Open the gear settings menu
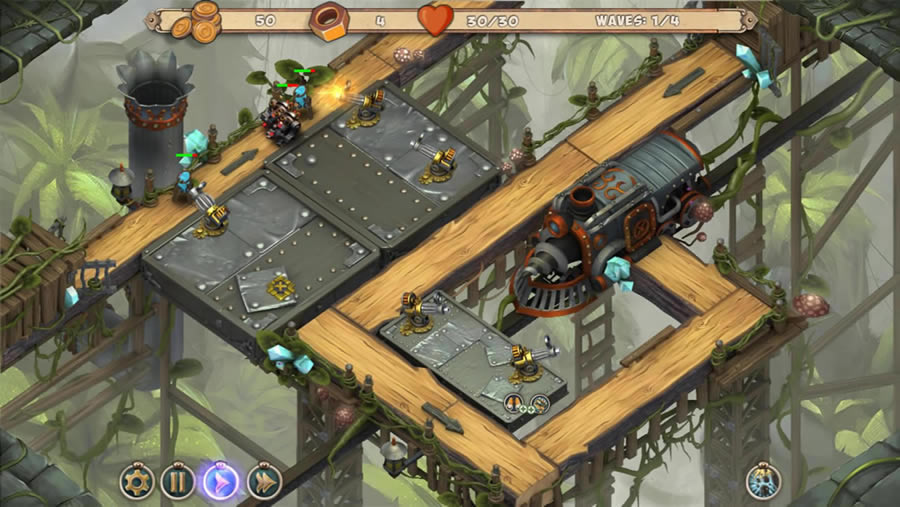The width and height of the screenshot is (900, 507). pos(137,482)
